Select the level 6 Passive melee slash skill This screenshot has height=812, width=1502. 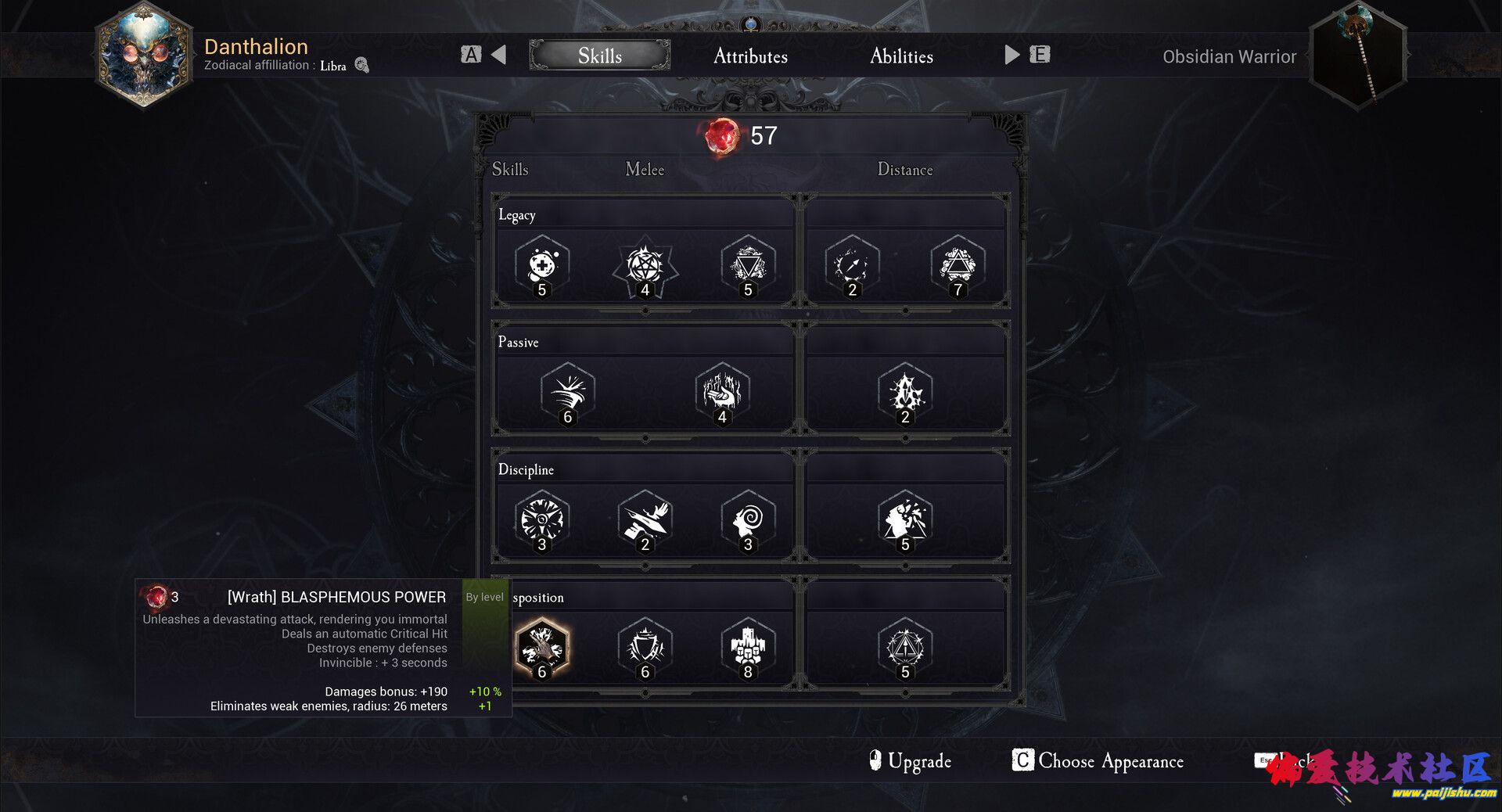pyautogui.click(x=568, y=392)
